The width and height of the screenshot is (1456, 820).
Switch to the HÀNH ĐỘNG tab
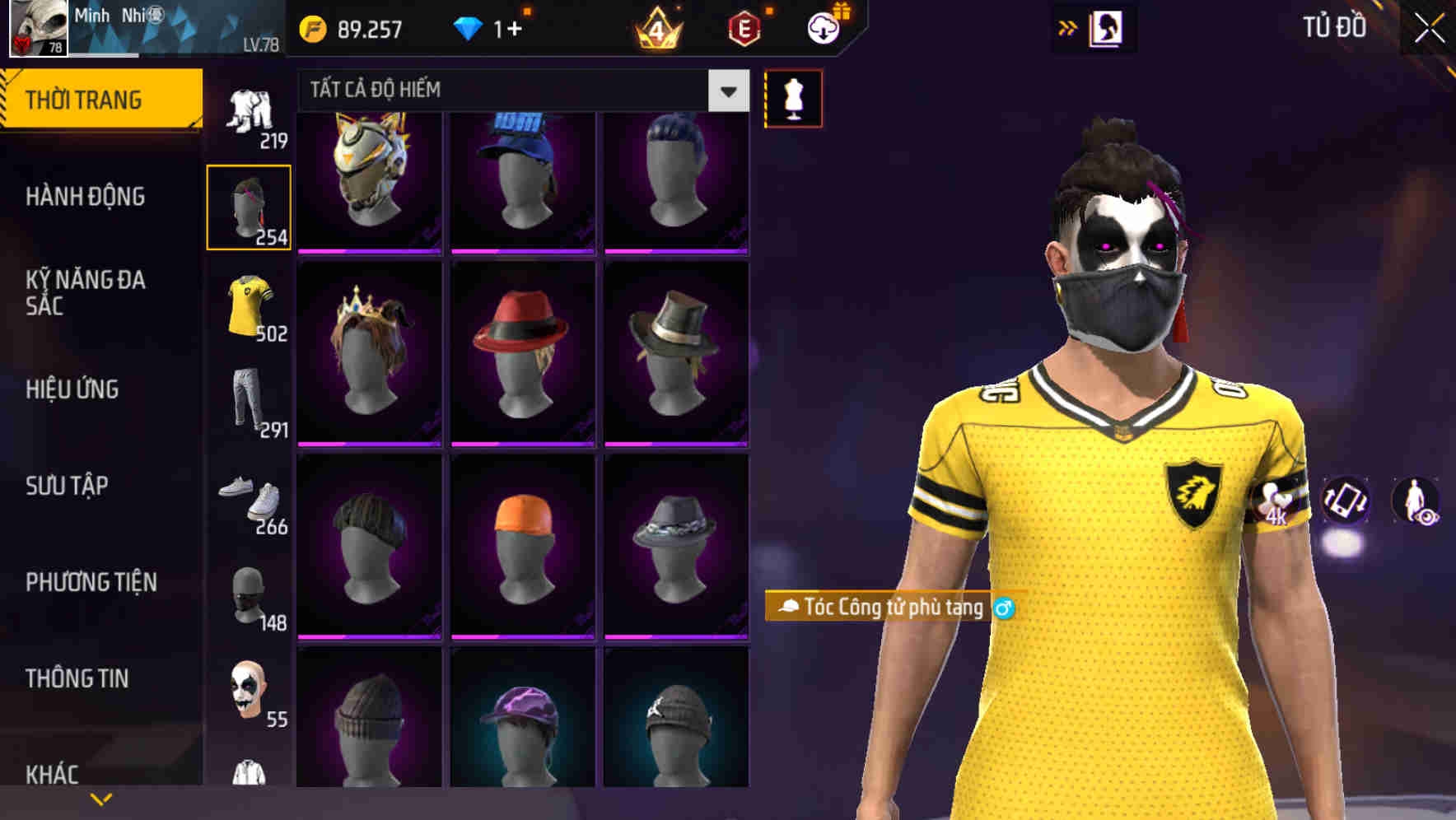coord(85,197)
